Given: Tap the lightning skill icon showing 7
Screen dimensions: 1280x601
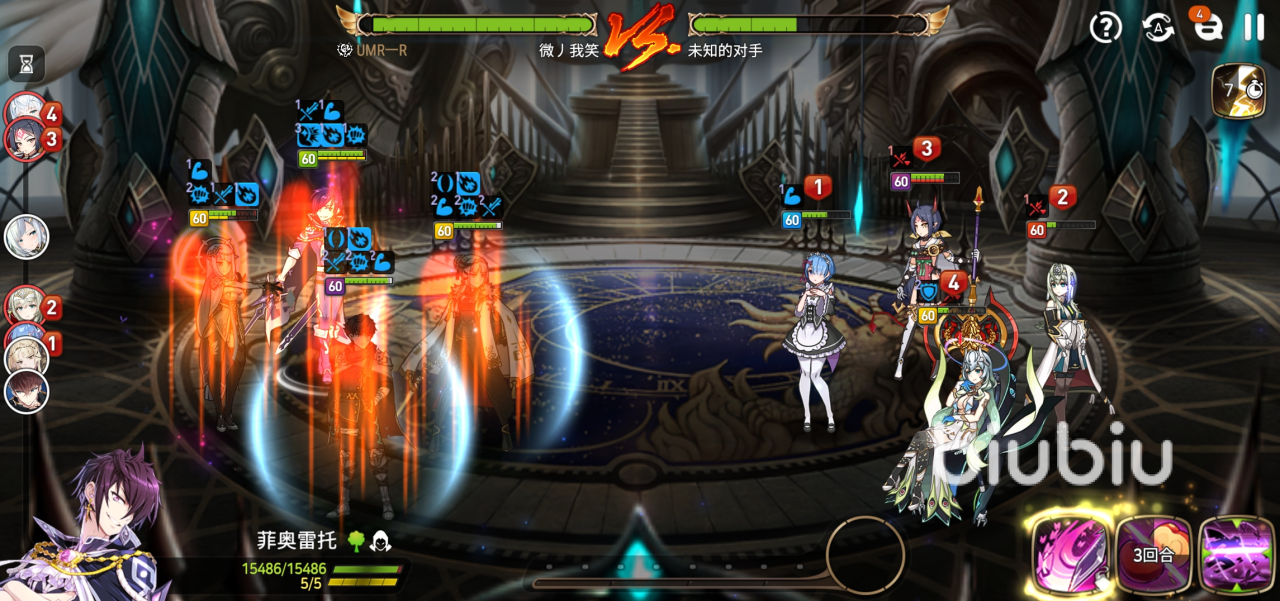Looking at the screenshot, I should [x=1238, y=91].
